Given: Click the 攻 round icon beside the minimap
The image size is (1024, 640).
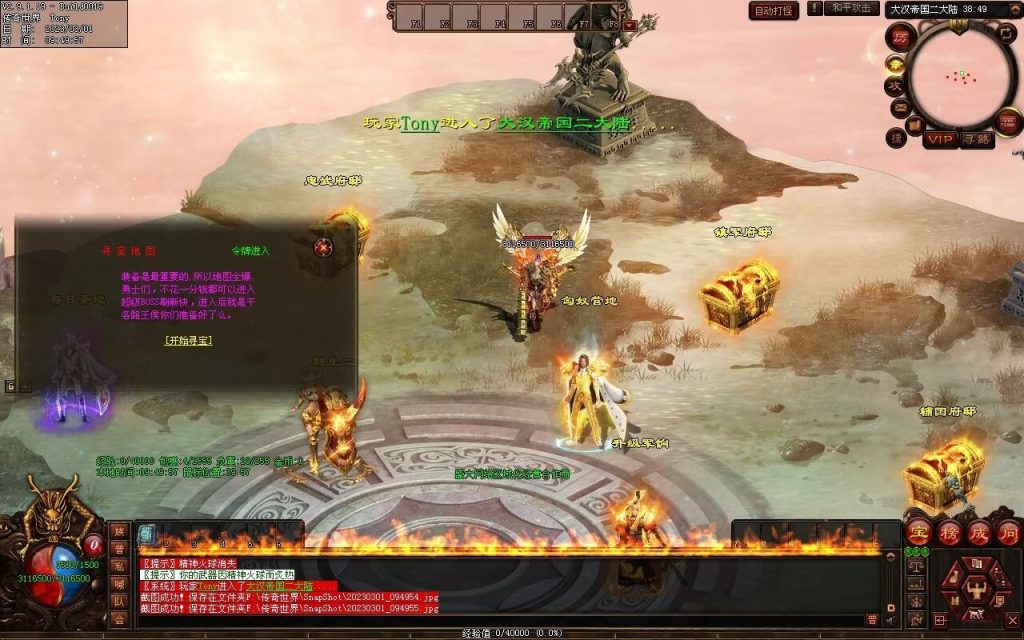Looking at the screenshot, I should tap(896, 85).
